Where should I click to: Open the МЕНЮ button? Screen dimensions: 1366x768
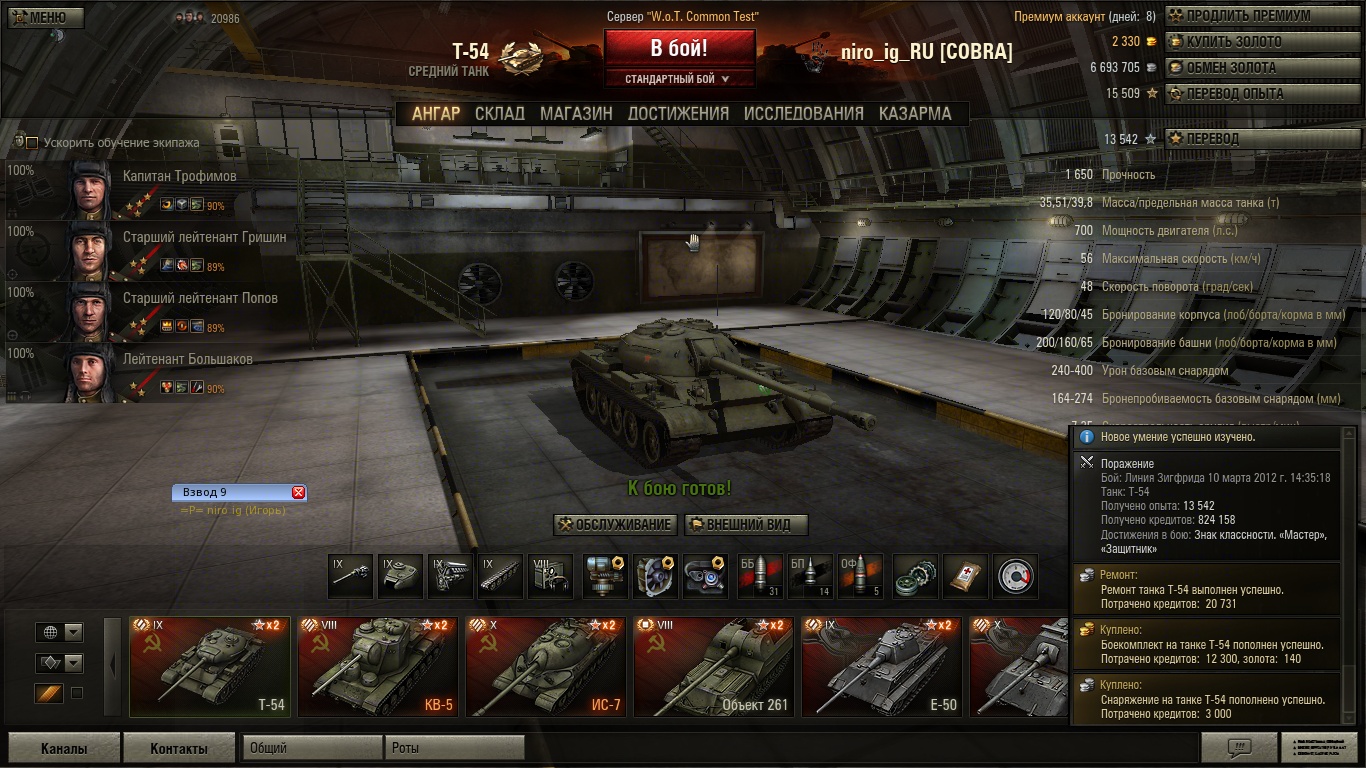(x=44, y=17)
